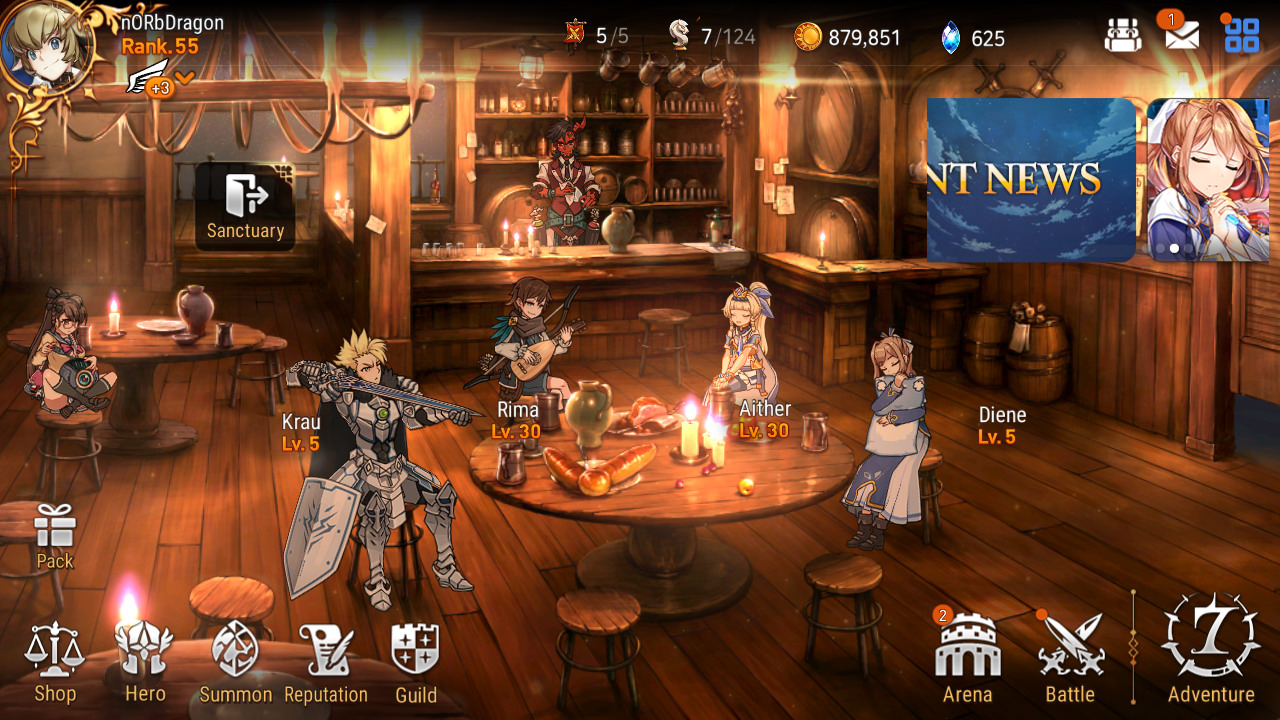The image size is (1280, 720).
Task: Tap the blue Skystone crystal counter
Action: [973, 38]
